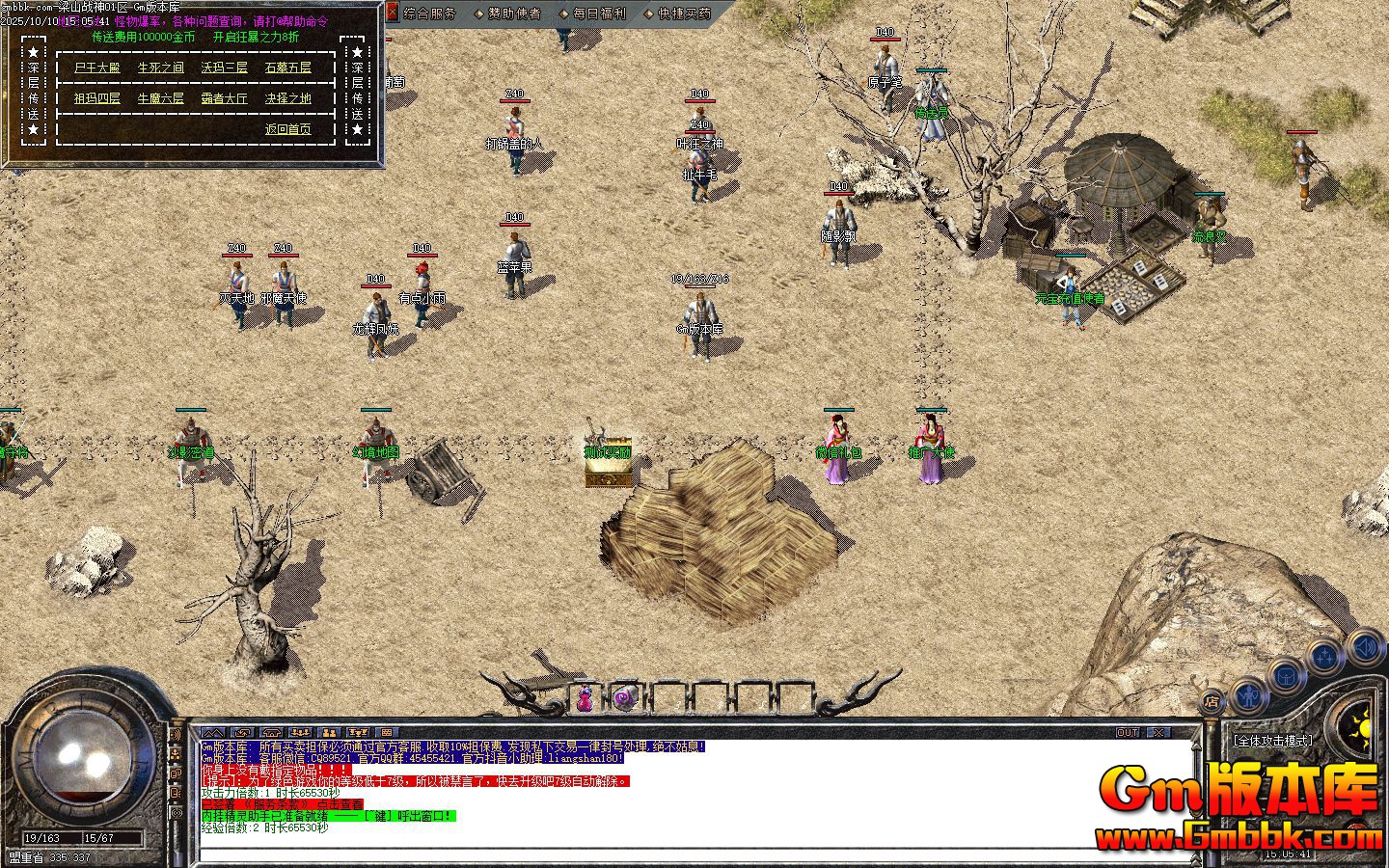Open the 赞助使者 menu
The image size is (1389, 868).
click(513, 14)
